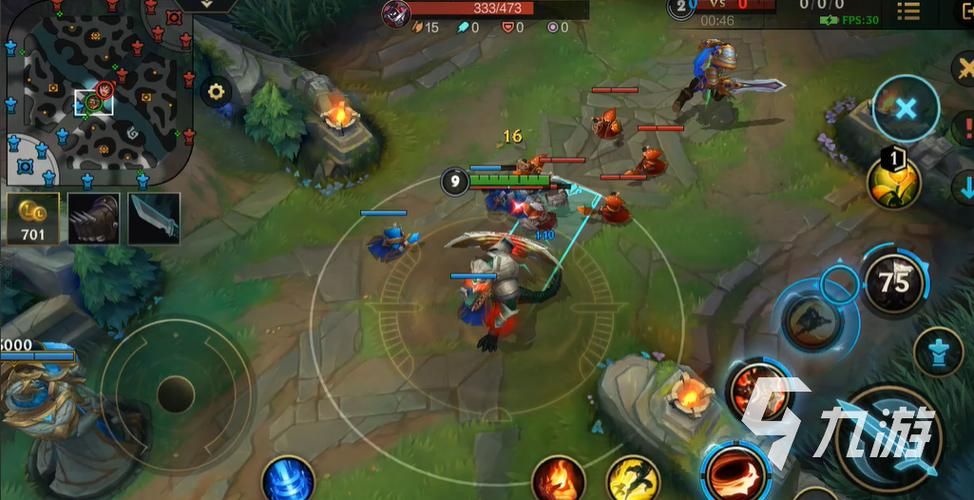This screenshot has height=500, width=974.
Task: Cast the yellow Flash summoner spell
Action: point(633,479)
